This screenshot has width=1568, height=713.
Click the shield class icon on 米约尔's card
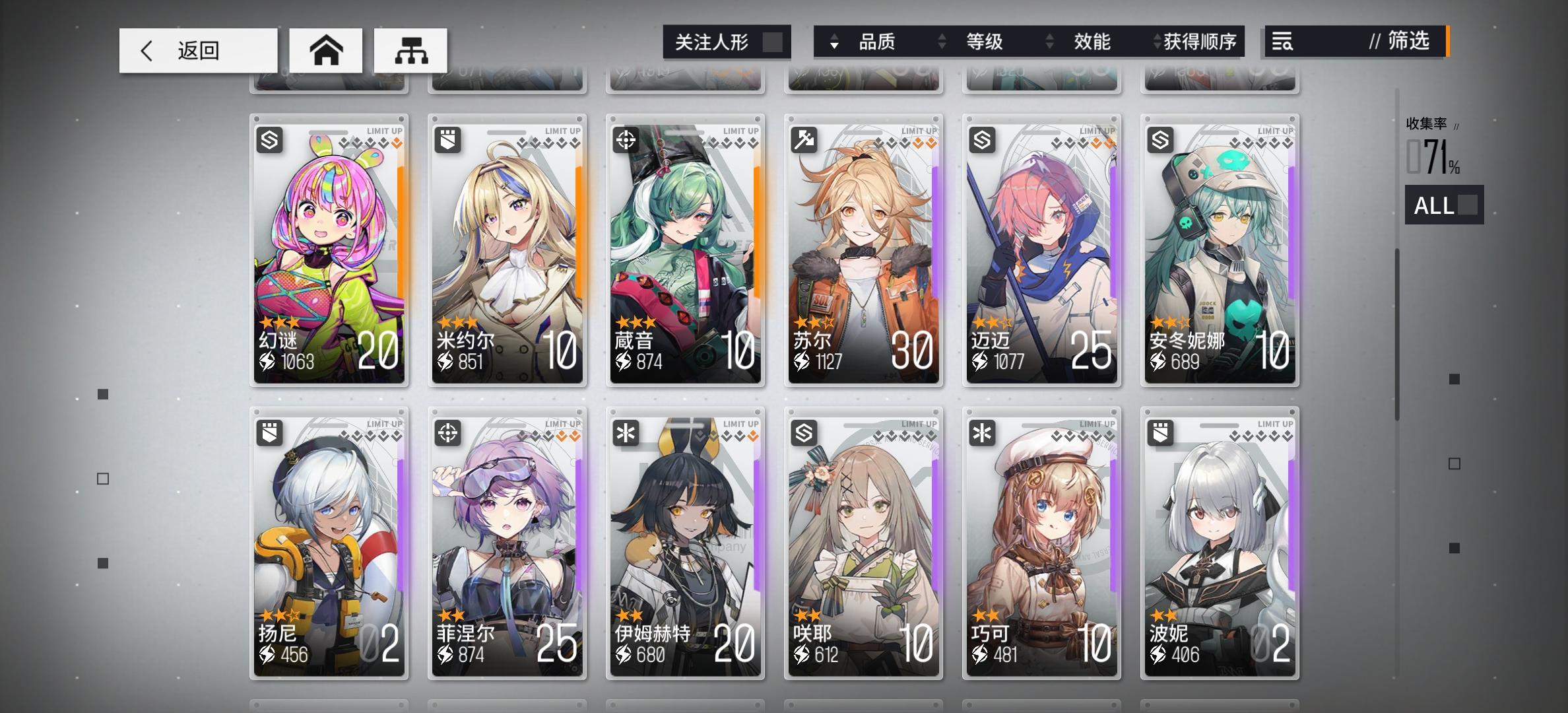(447, 139)
